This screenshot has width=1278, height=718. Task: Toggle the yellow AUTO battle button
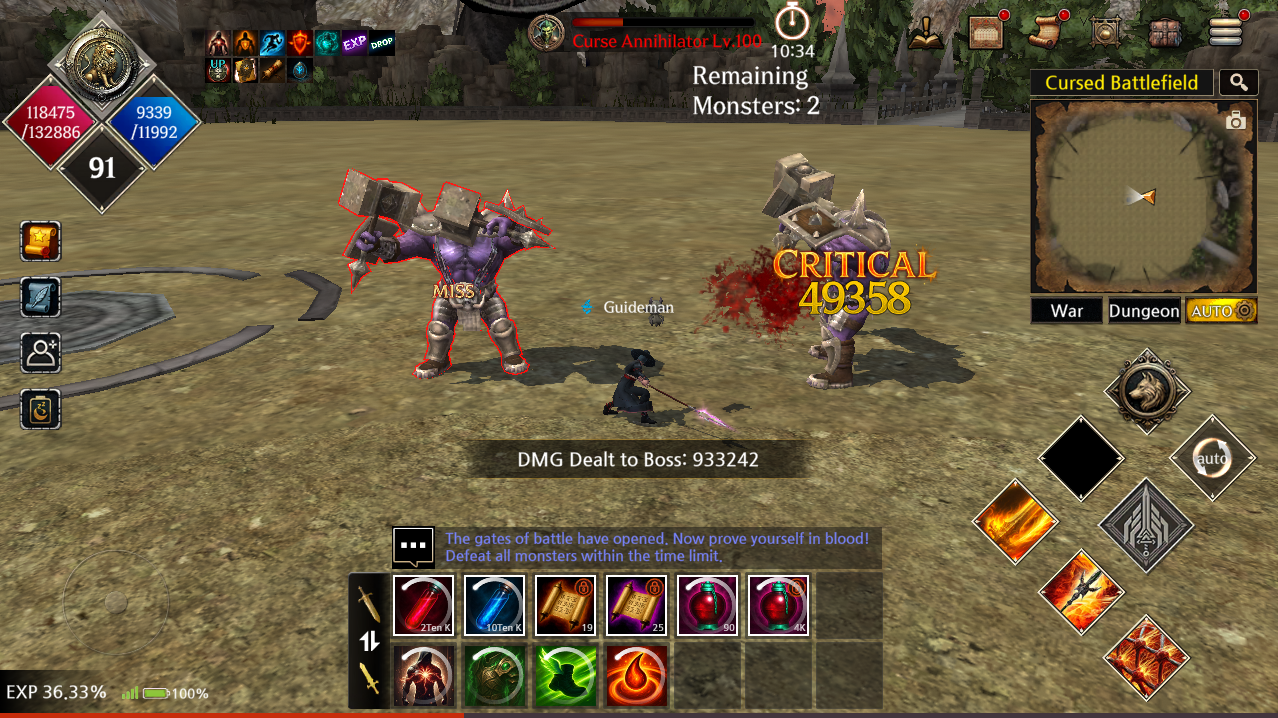click(1221, 311)
